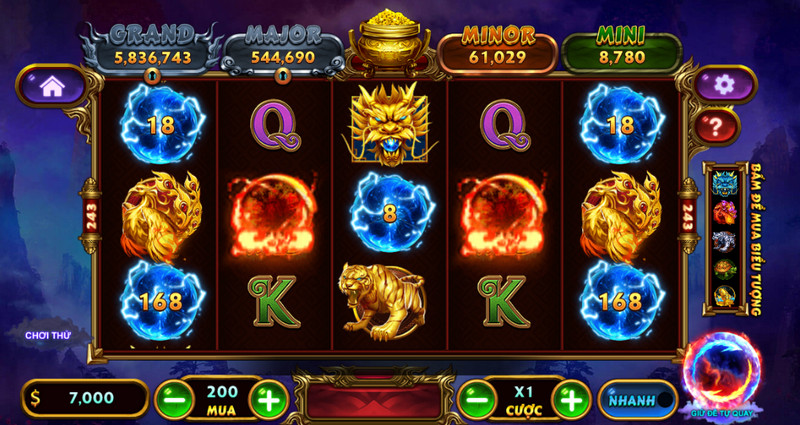Open the question mark help button
Image resolution: width=800 pixels, height=425 pixels.
pos(717,126)
